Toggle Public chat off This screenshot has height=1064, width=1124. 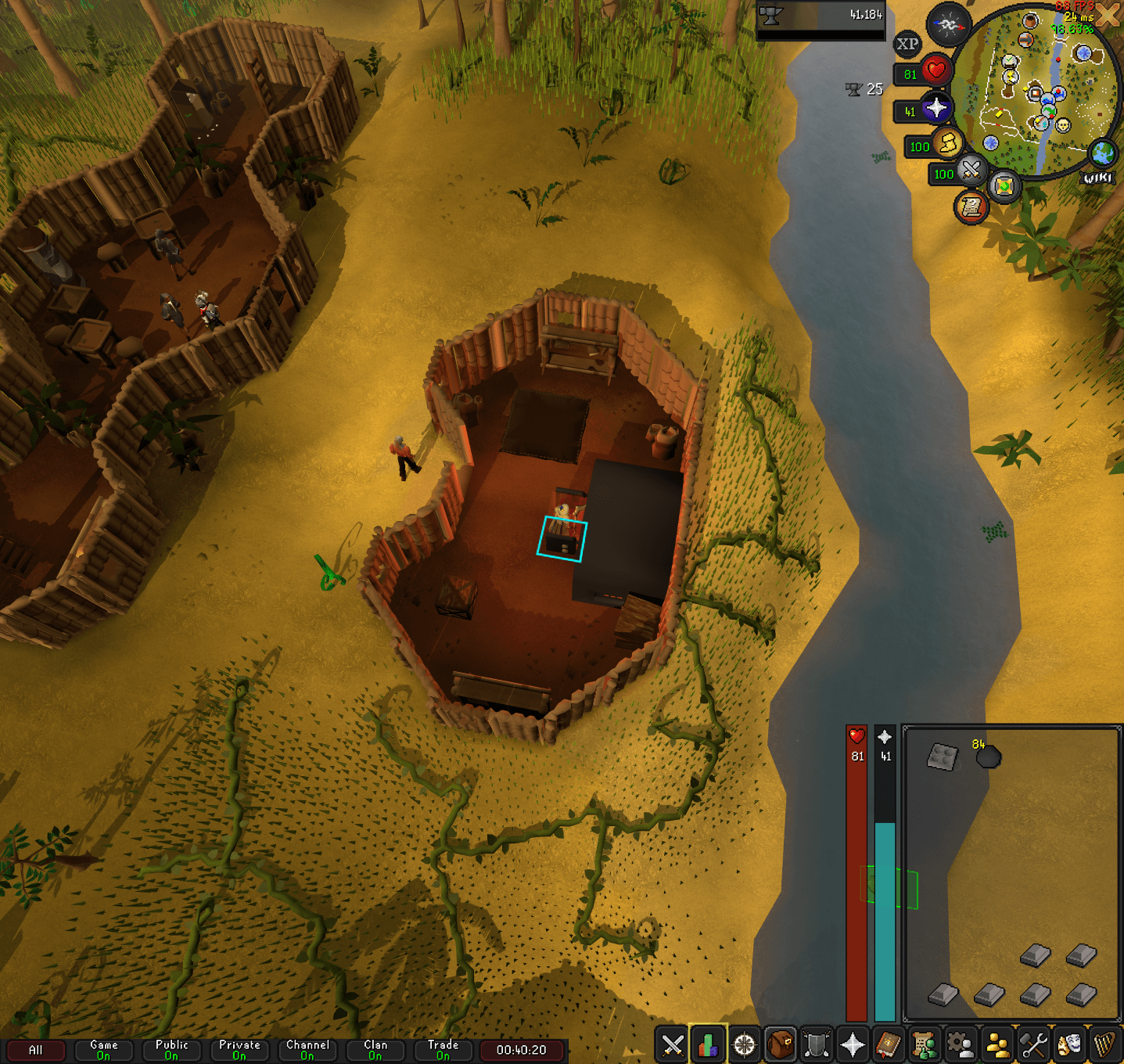(x=171, y=1051)
